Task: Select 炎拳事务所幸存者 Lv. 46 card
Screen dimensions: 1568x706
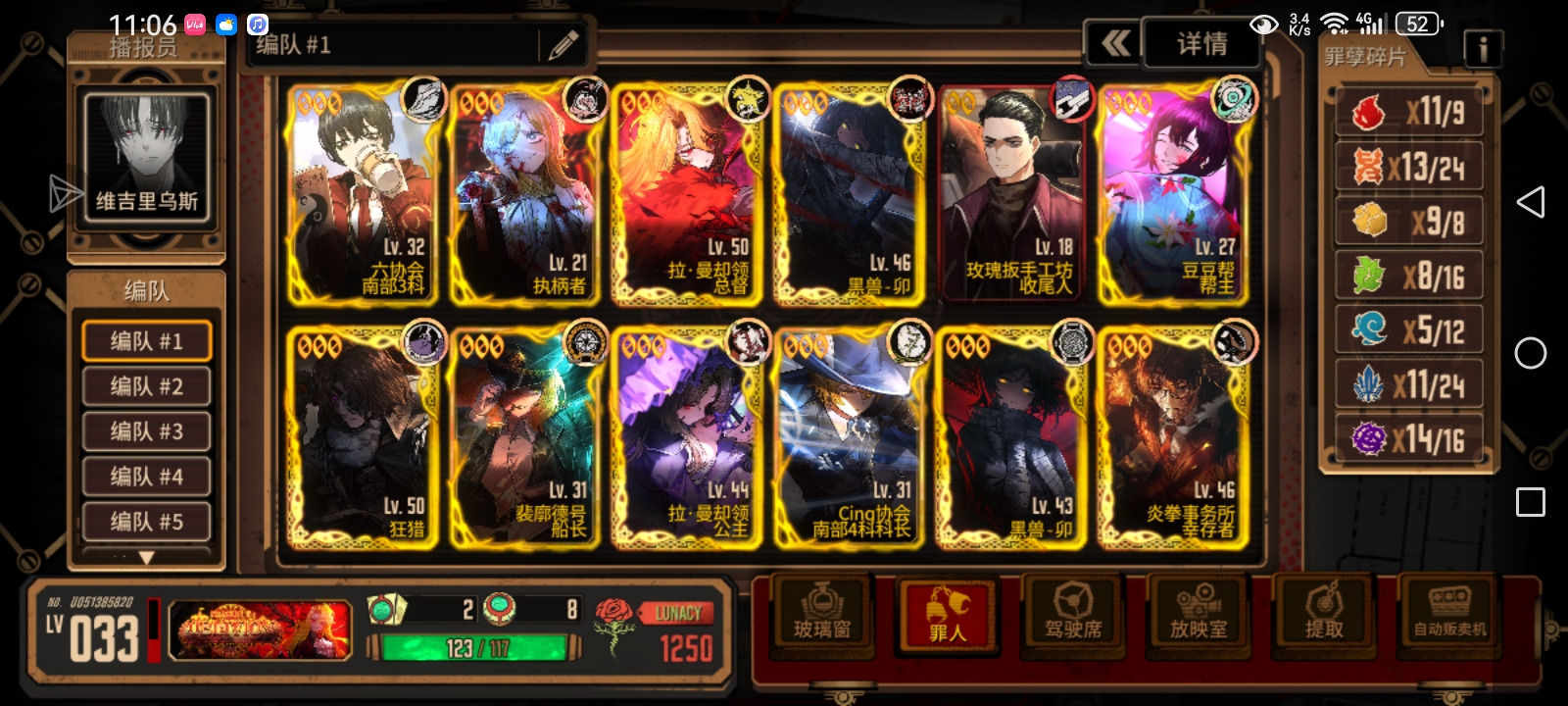Action: click(x=1171, y=437)
